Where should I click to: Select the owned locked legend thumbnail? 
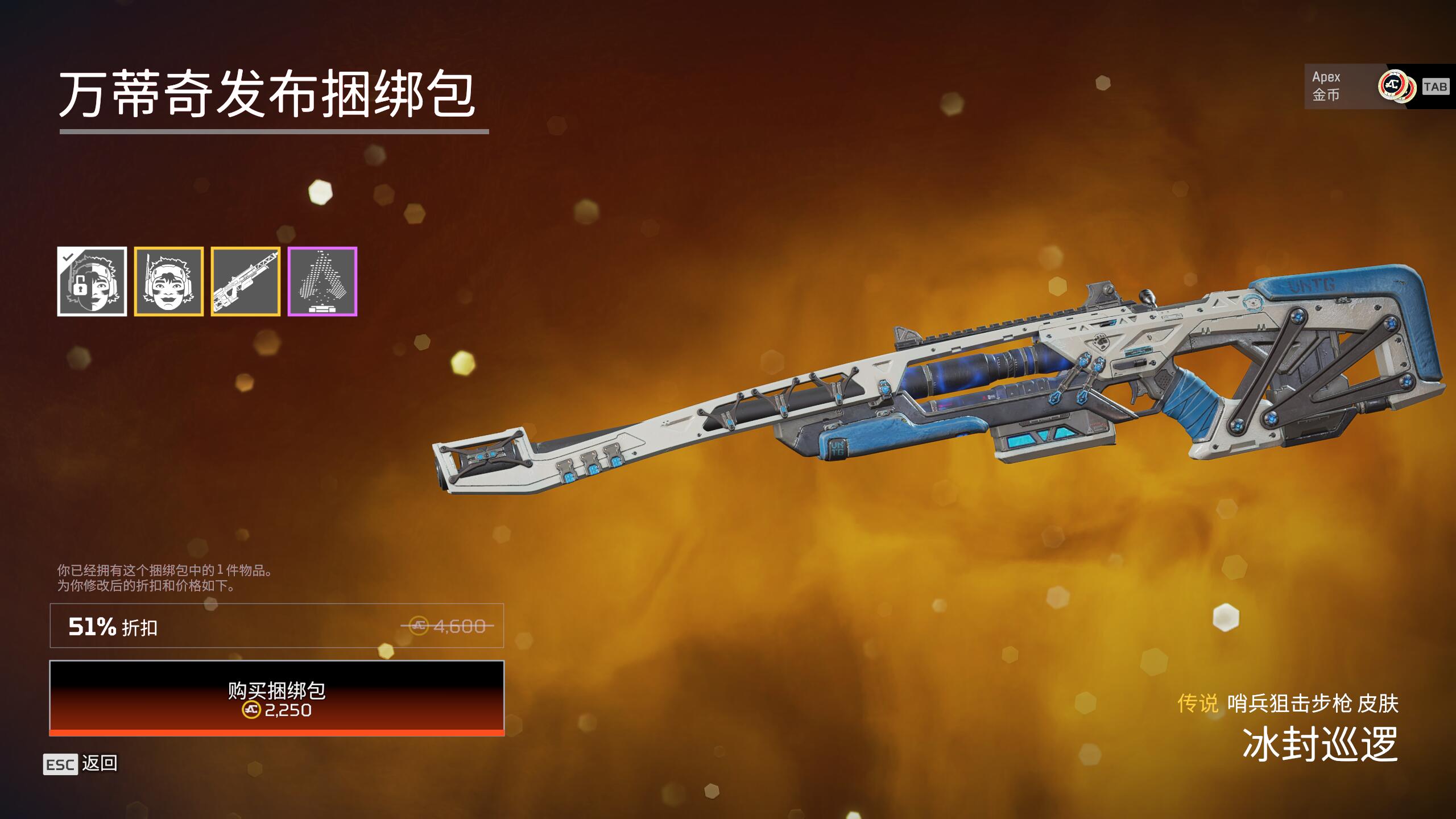coord(92,282)
